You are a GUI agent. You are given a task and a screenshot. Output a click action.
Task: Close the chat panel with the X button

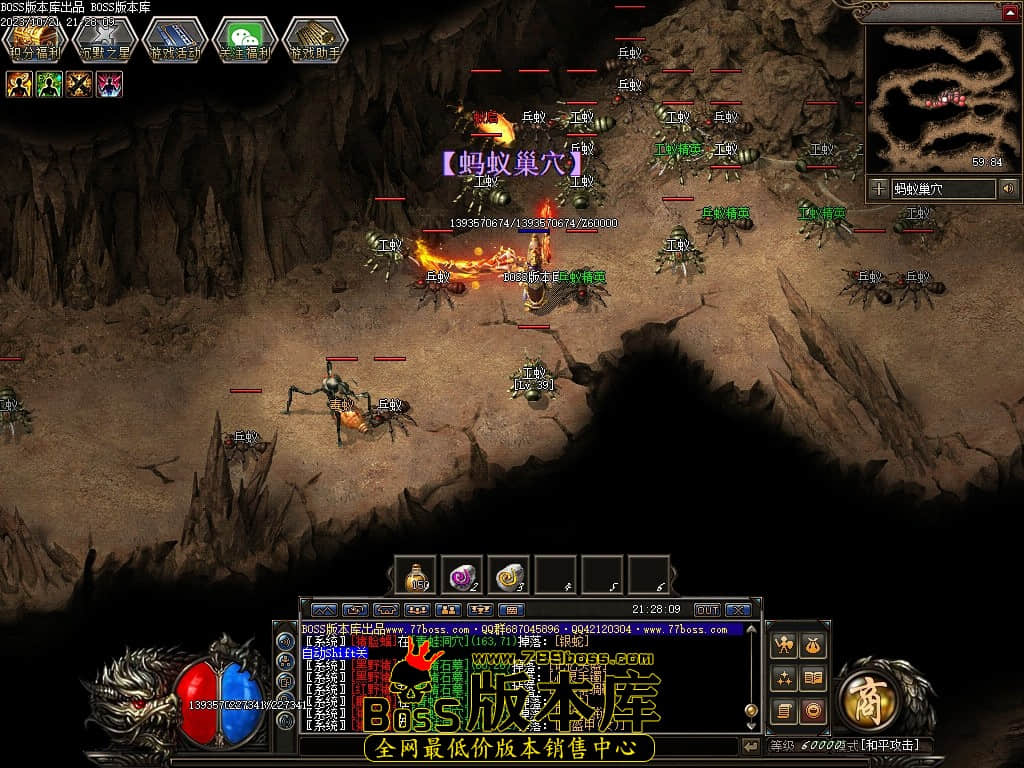click(x=738, y=609)
